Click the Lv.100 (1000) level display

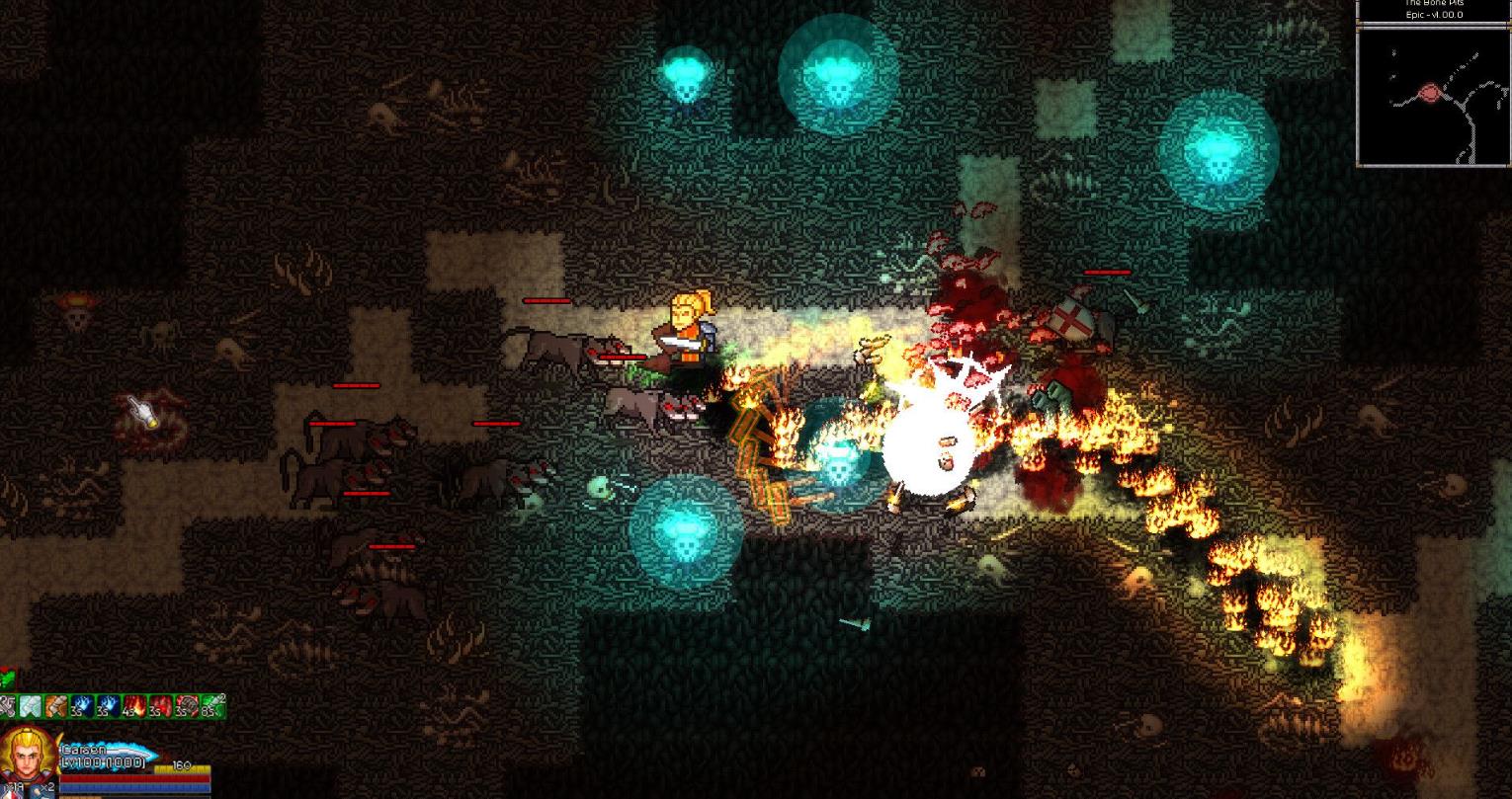click(102, 762)
